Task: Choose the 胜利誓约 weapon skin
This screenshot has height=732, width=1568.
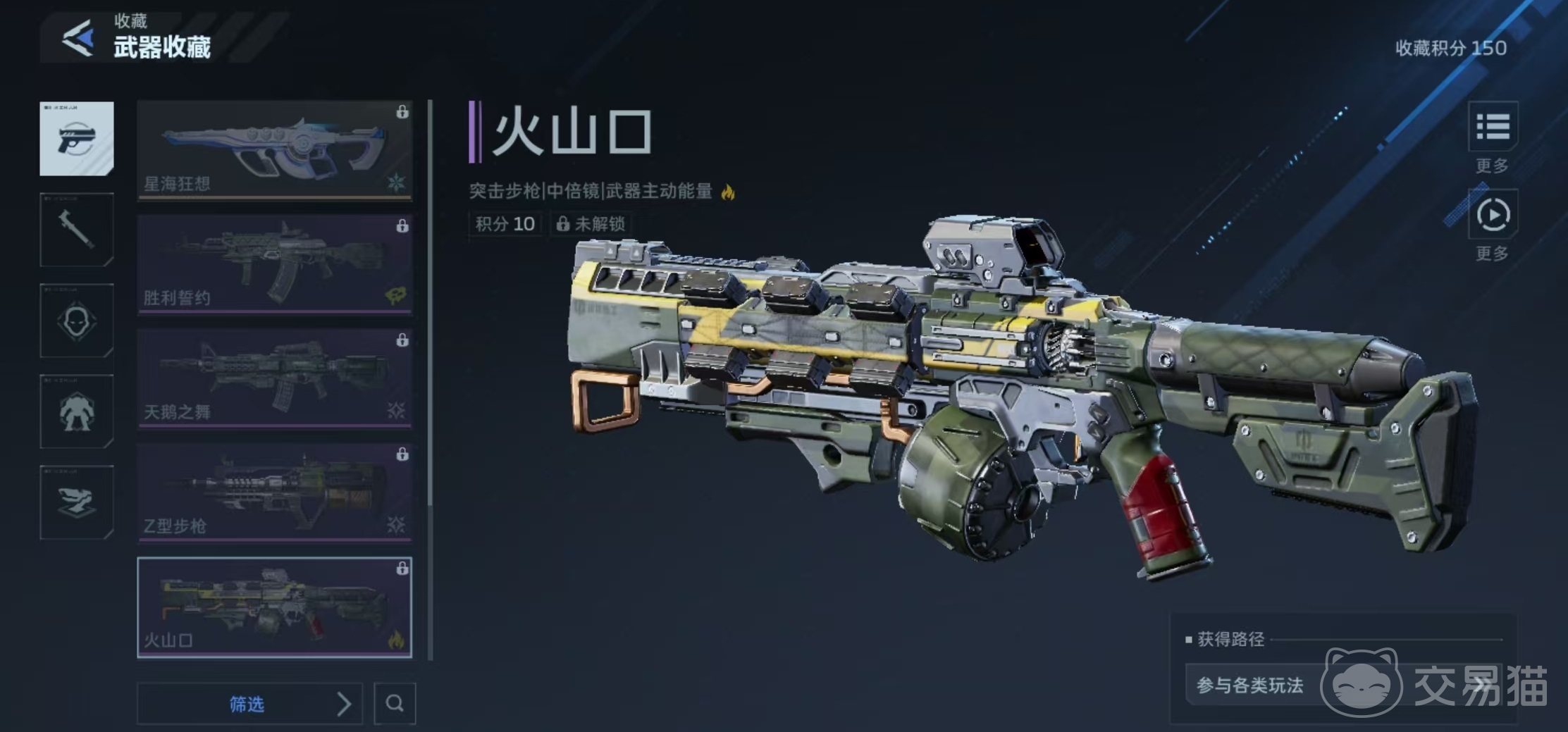Action: coord(274,264)
